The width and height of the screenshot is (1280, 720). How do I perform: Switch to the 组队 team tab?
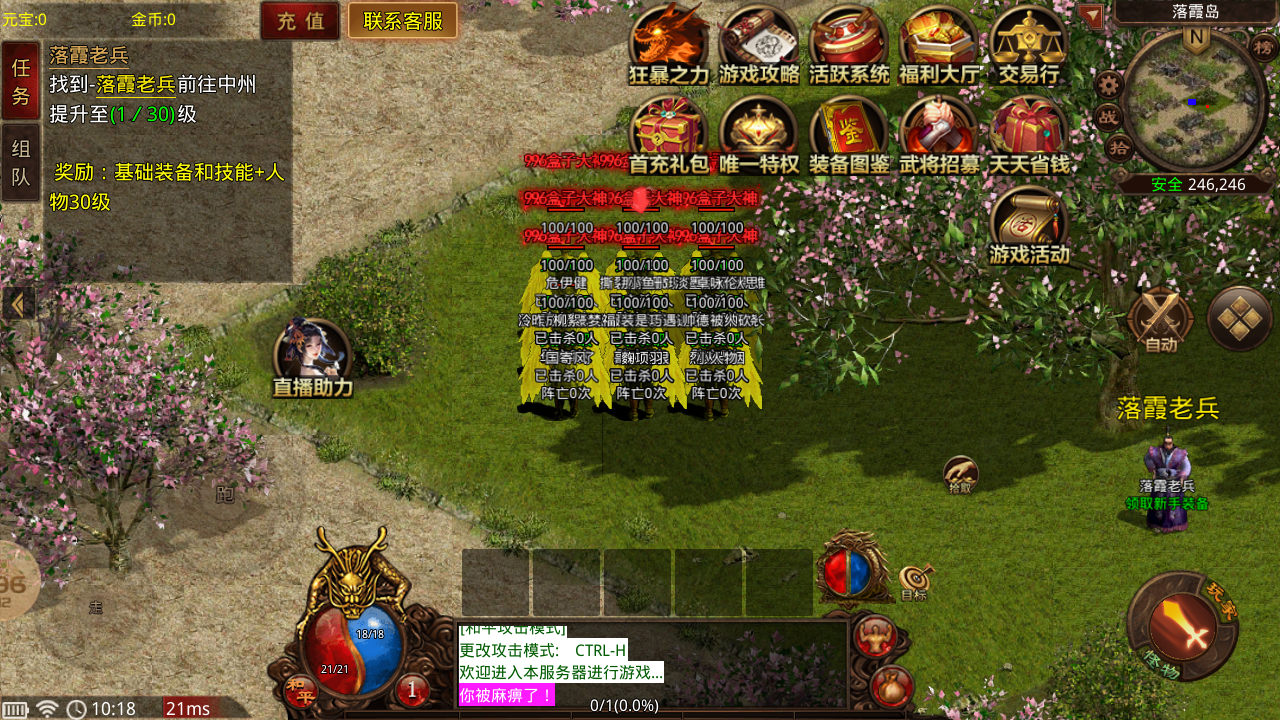pos(21,163)
